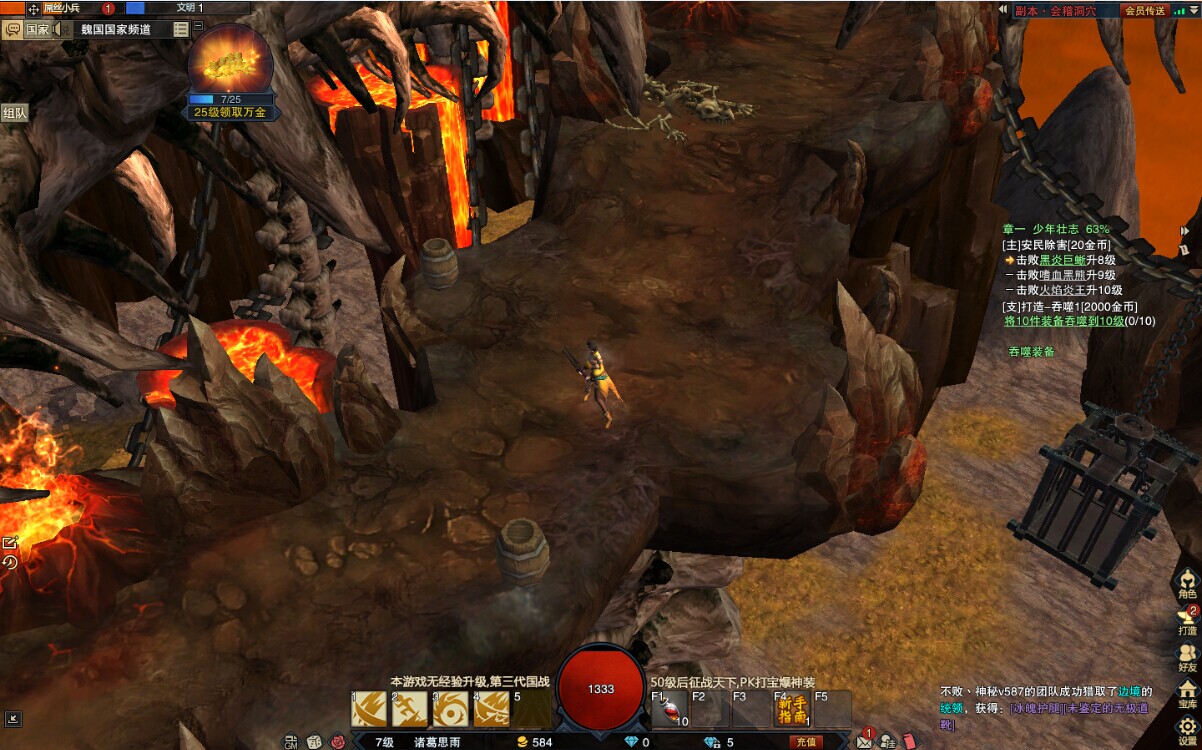Open the channel list menu icon

[x=180, y=30]
